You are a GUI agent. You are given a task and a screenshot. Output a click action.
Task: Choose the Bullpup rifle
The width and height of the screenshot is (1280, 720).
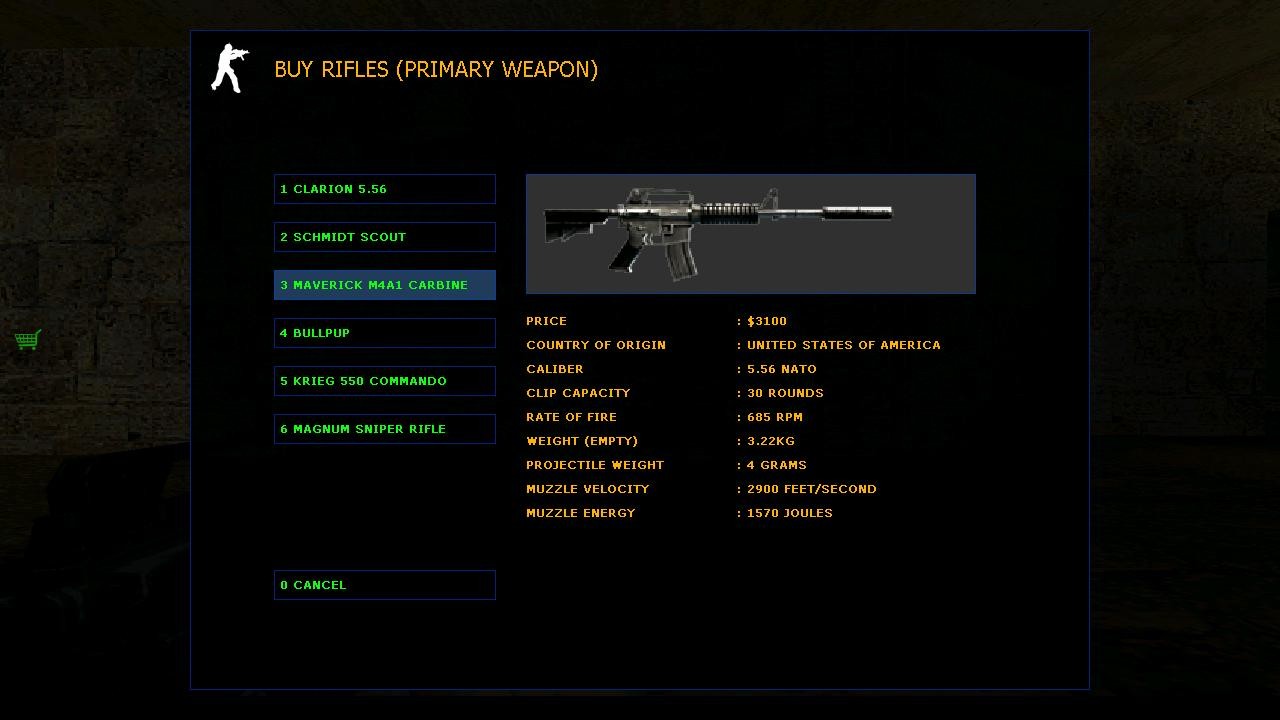coord(384,332)
